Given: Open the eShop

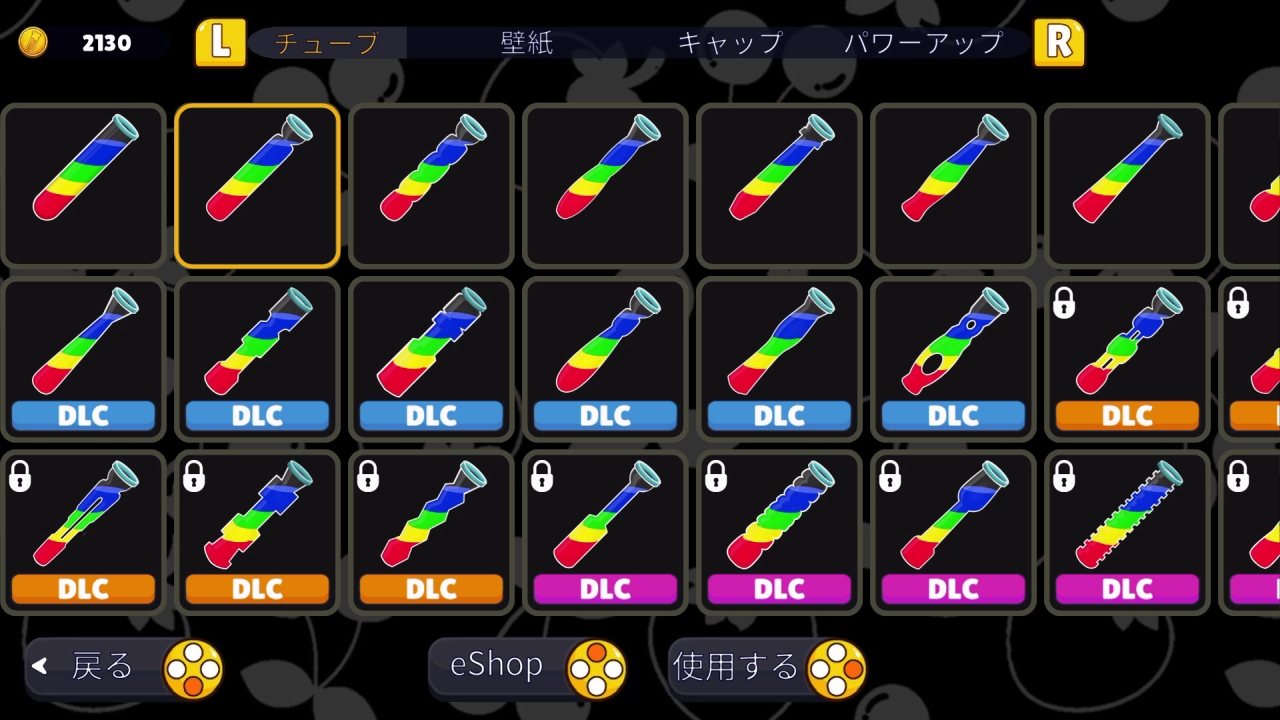Looking at the screenshot, I should [x=528, y=666].
